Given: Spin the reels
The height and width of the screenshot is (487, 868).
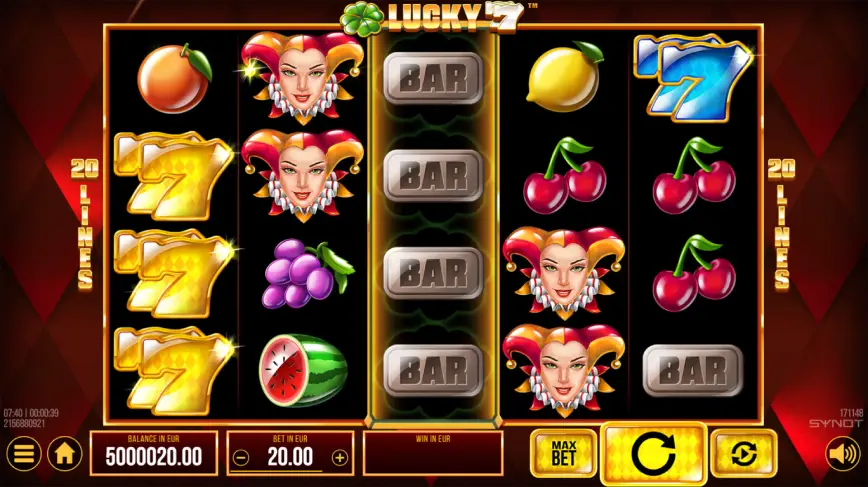Looking at the screenshot, I should pyautogui.click(x=654, y=454).
